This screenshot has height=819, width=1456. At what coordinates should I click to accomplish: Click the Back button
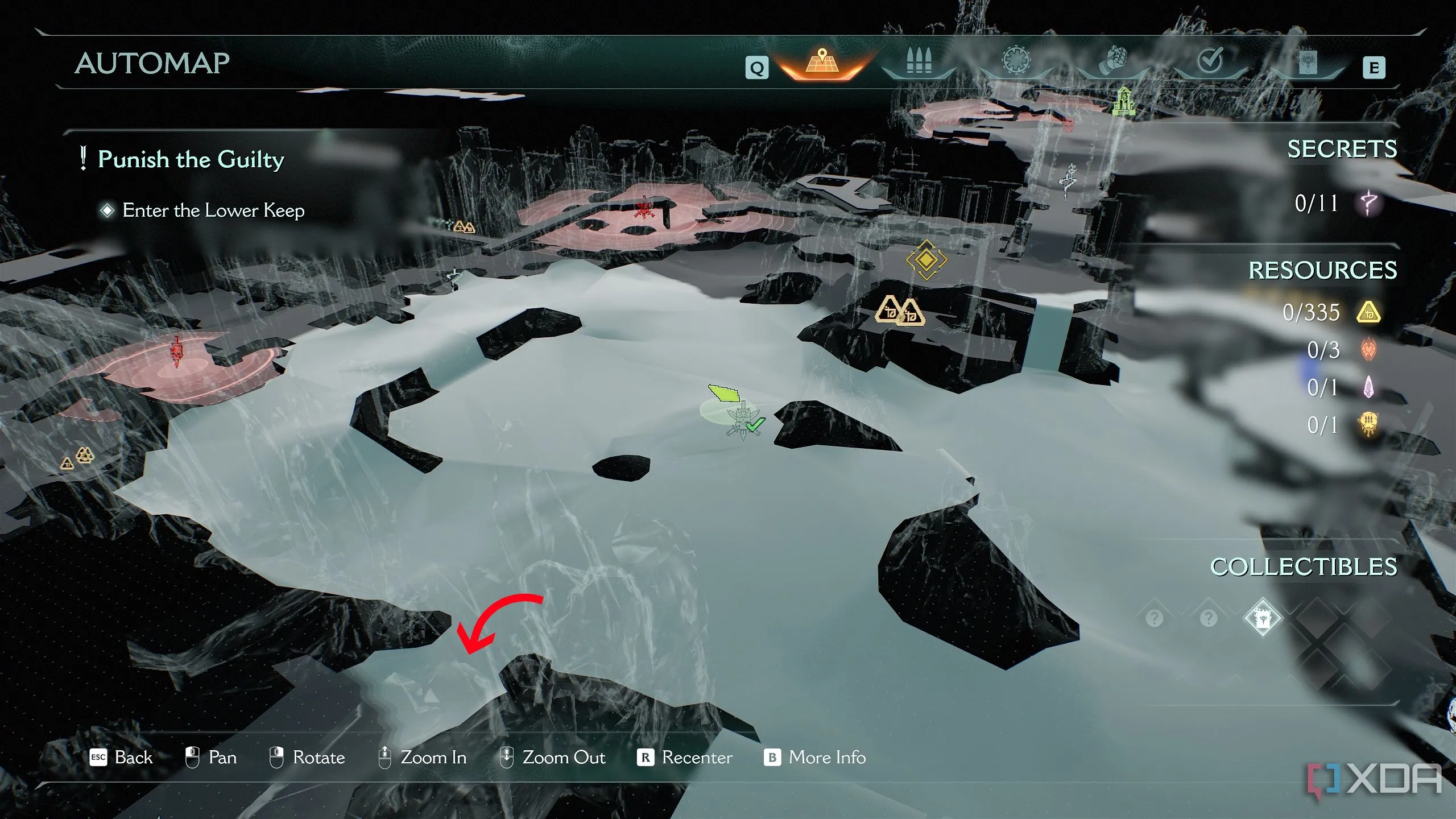point(122,758)
